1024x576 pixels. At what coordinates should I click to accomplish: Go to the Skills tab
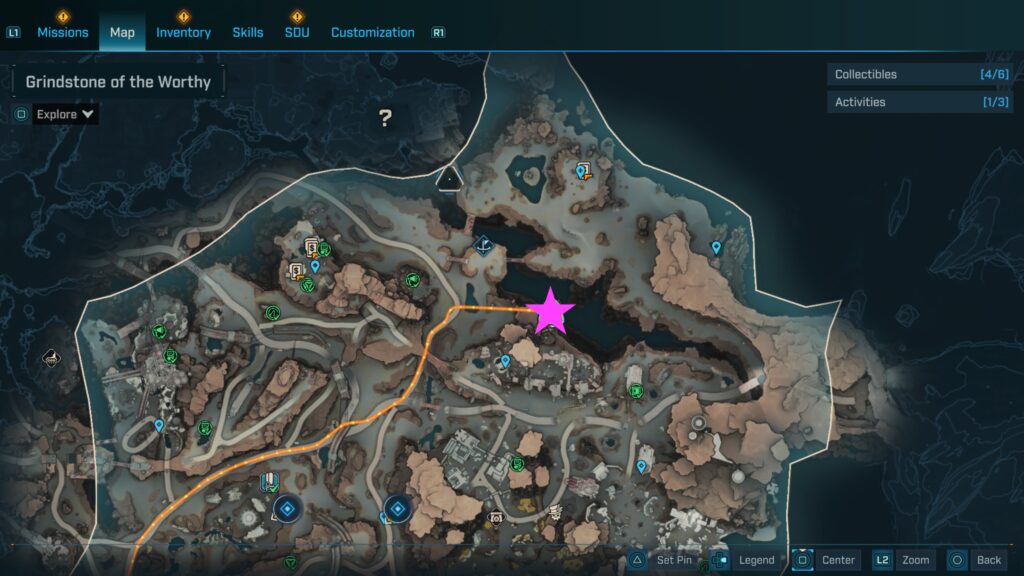click(x=248, y=32)
